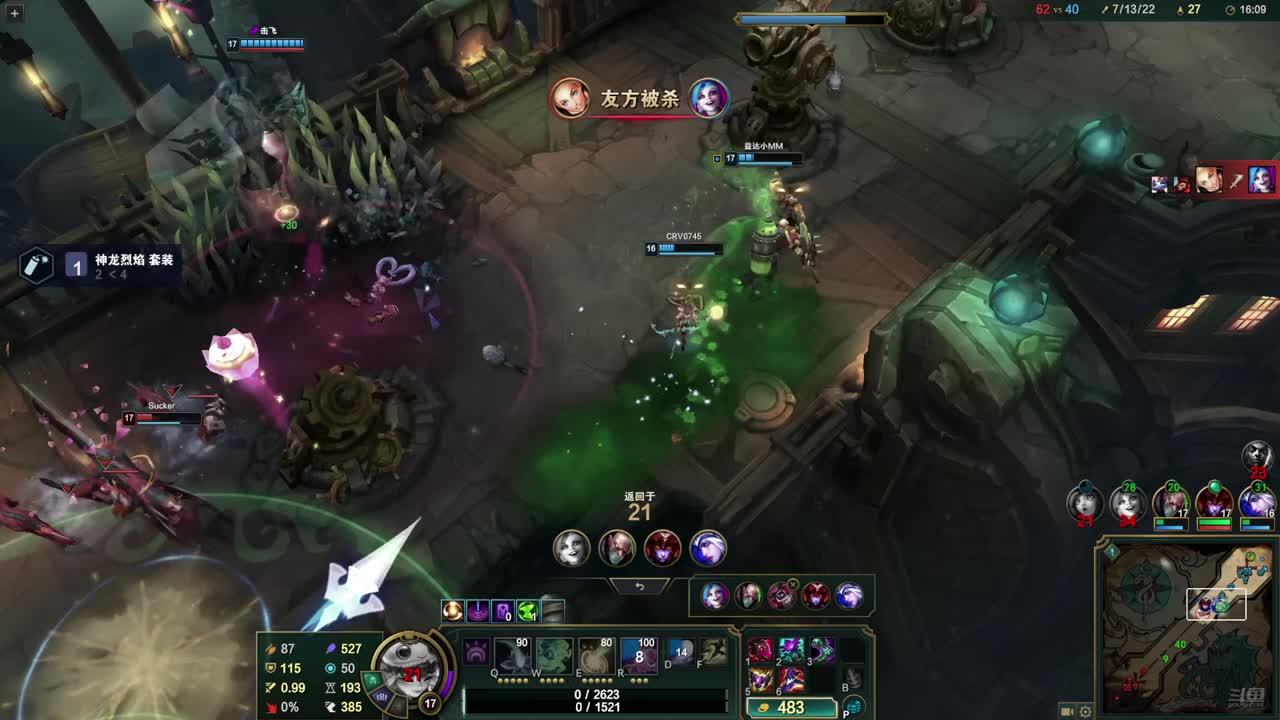
Task: Use the item in inventory slot 6
Action: pos(792,680)
